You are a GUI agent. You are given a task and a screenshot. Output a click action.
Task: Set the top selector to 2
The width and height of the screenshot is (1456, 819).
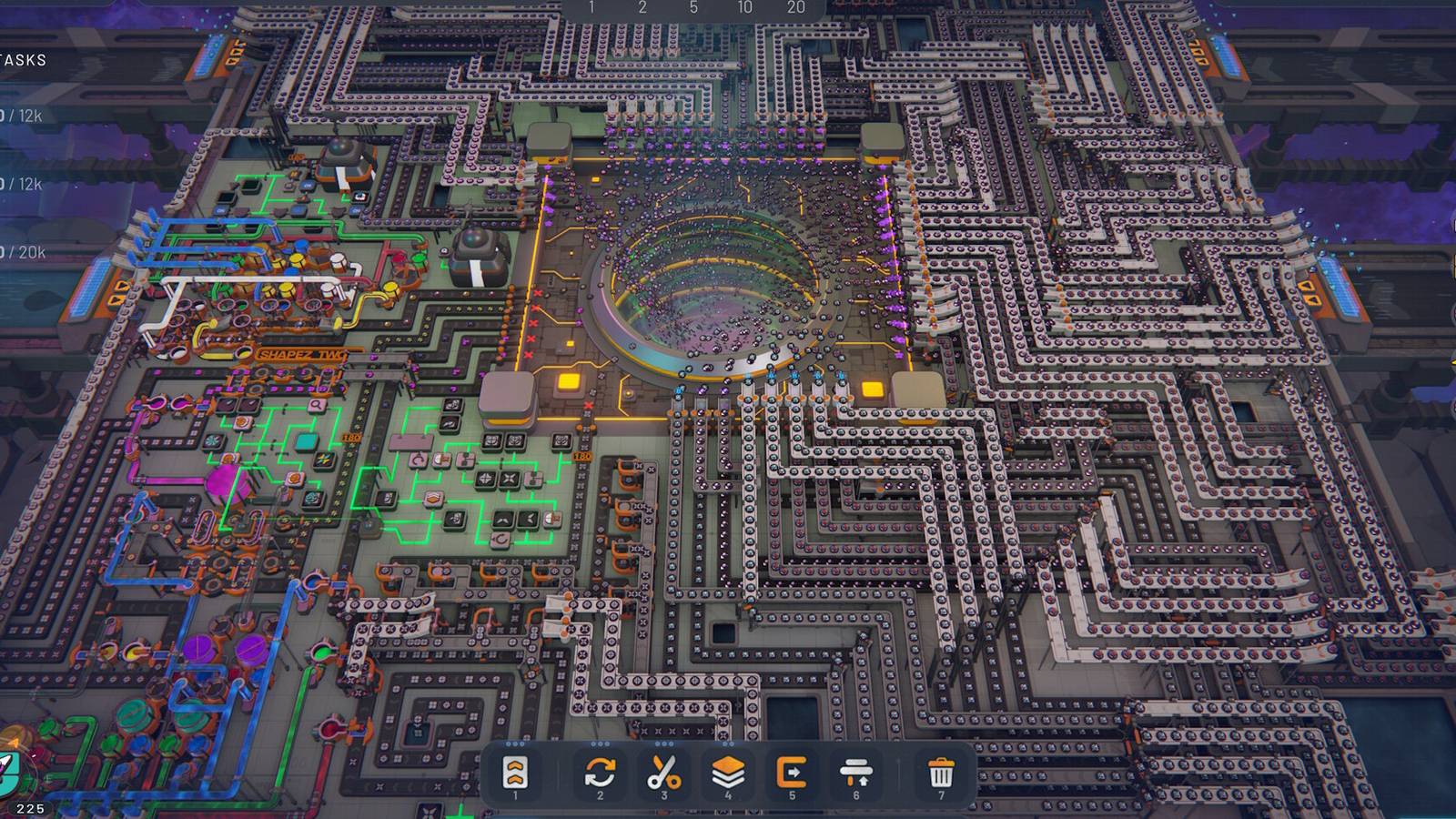642,7
